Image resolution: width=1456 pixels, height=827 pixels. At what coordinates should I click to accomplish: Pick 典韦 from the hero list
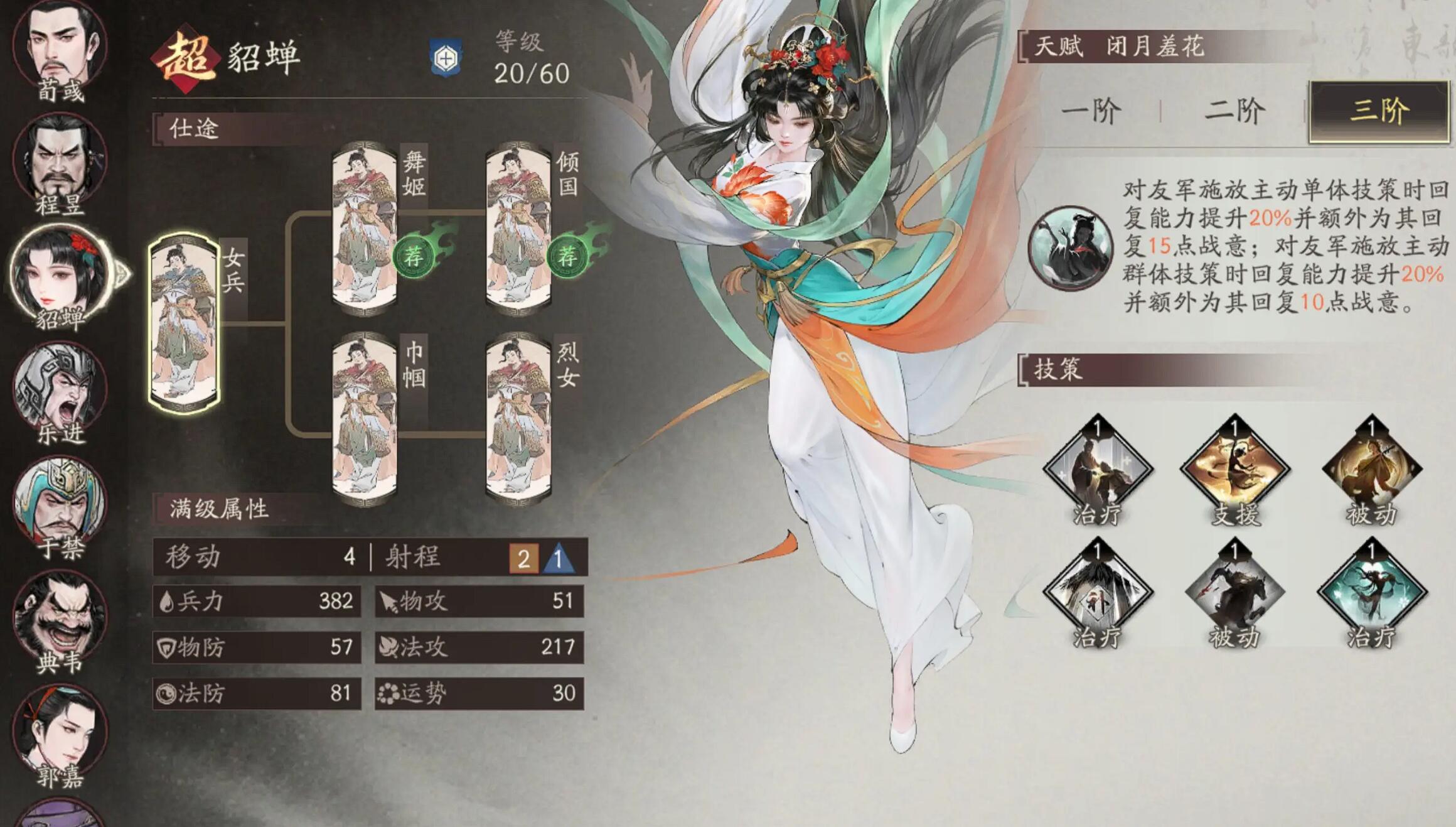coord(60,619)
